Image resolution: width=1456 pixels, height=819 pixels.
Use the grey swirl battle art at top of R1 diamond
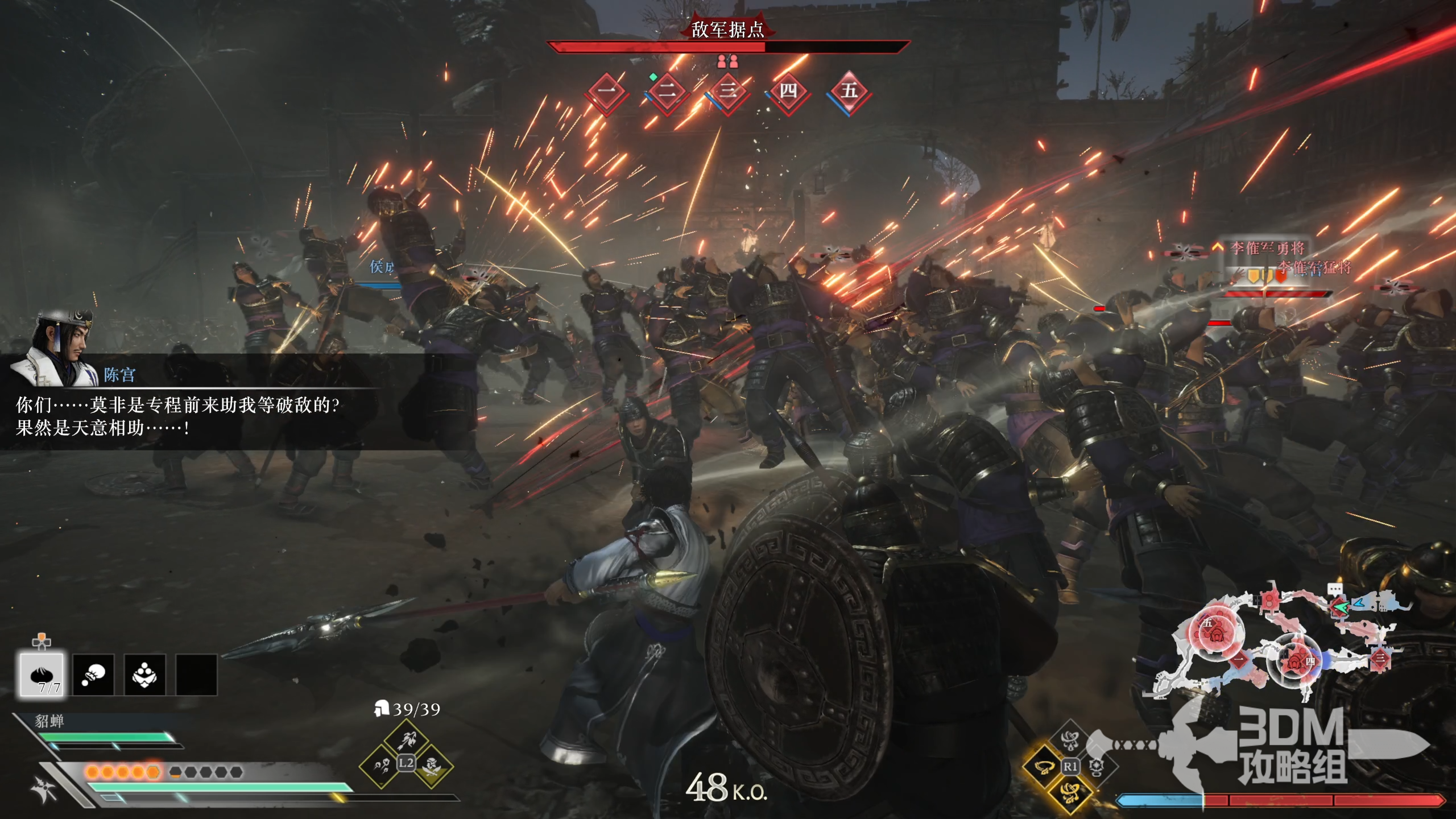coord(1070,741)
